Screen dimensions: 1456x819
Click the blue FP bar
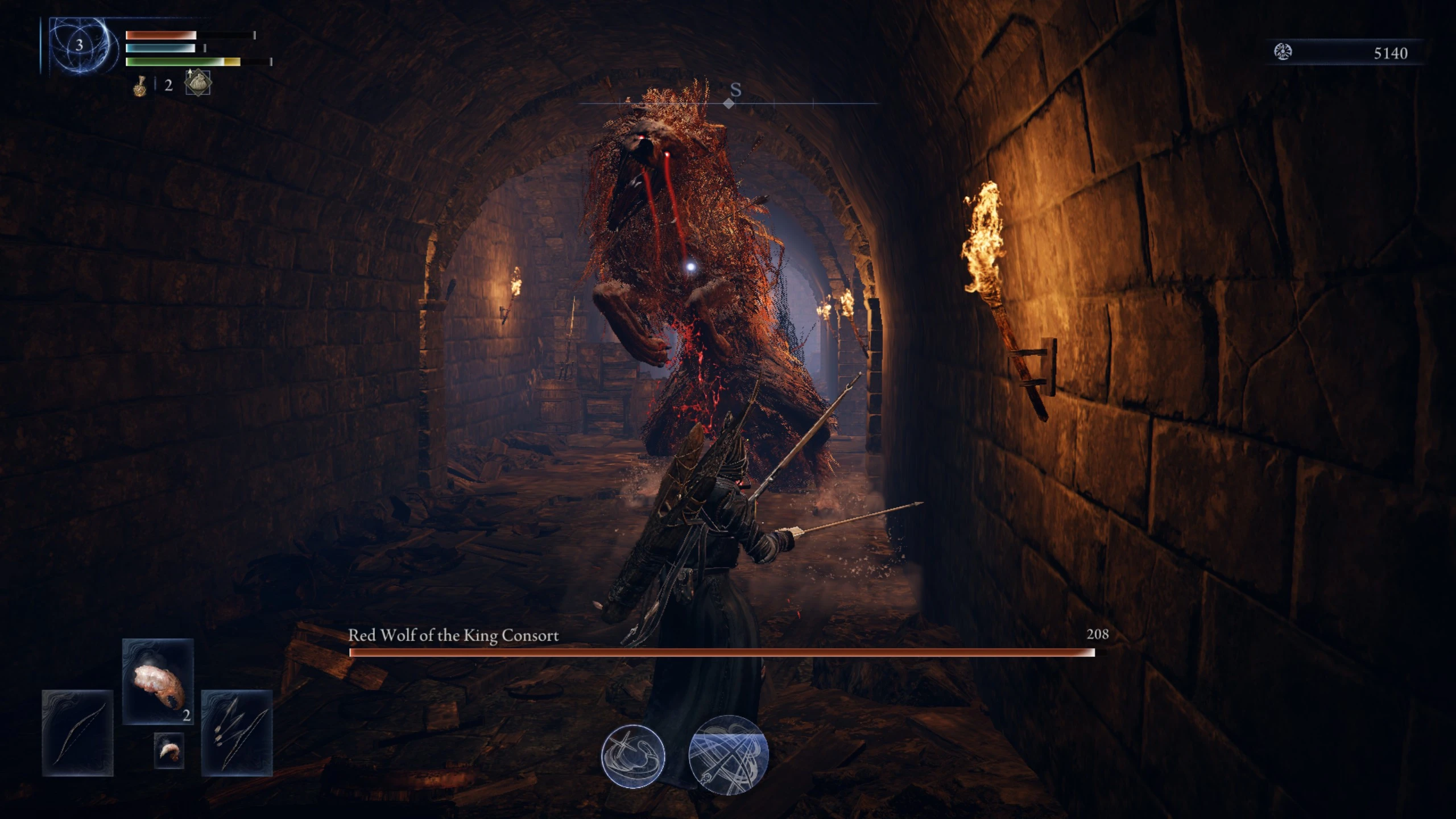pyautogui.click(x=161, y=48)
